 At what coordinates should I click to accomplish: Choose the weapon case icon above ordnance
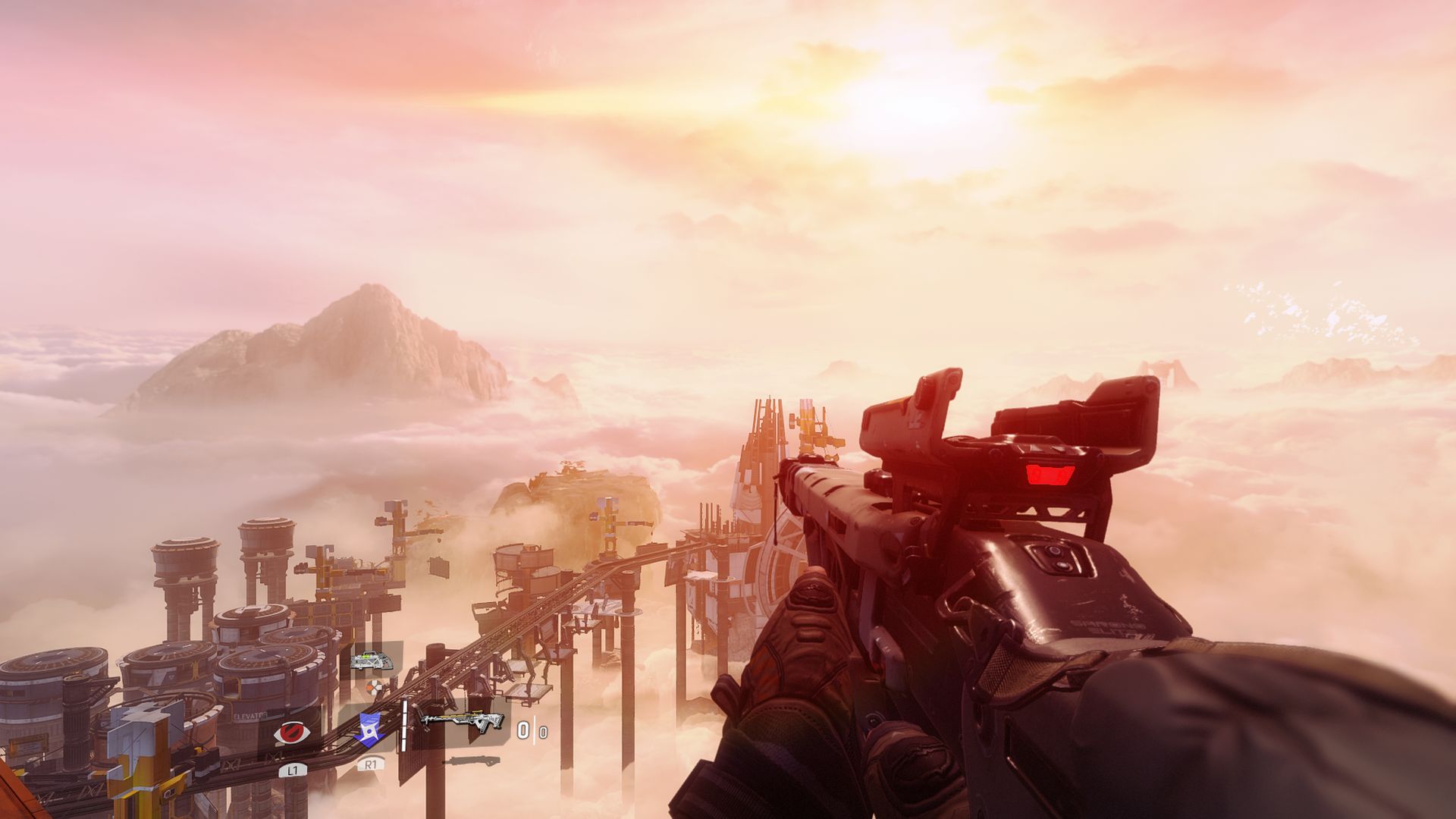point(372,661)
